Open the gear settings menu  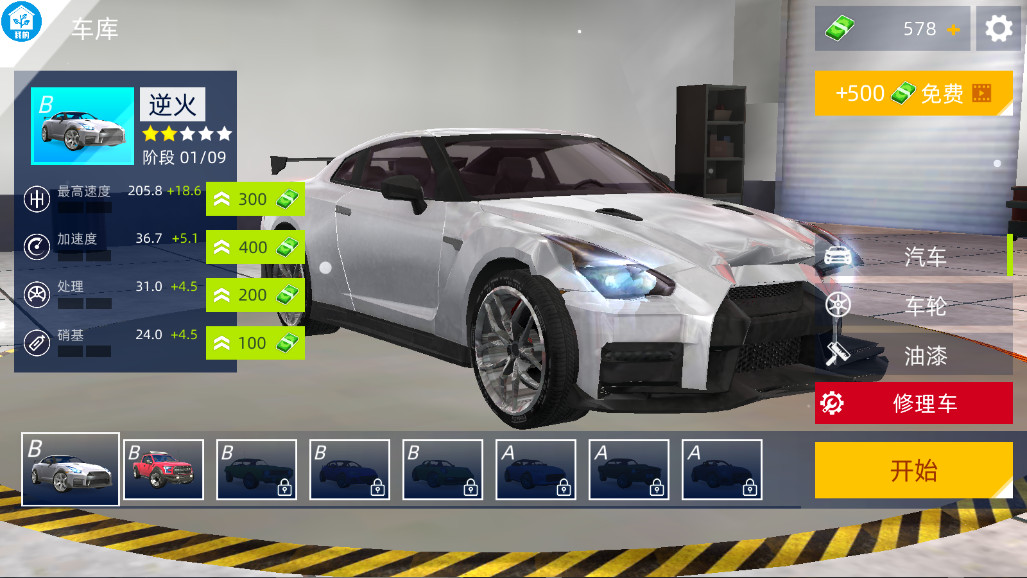coord(998,29)
